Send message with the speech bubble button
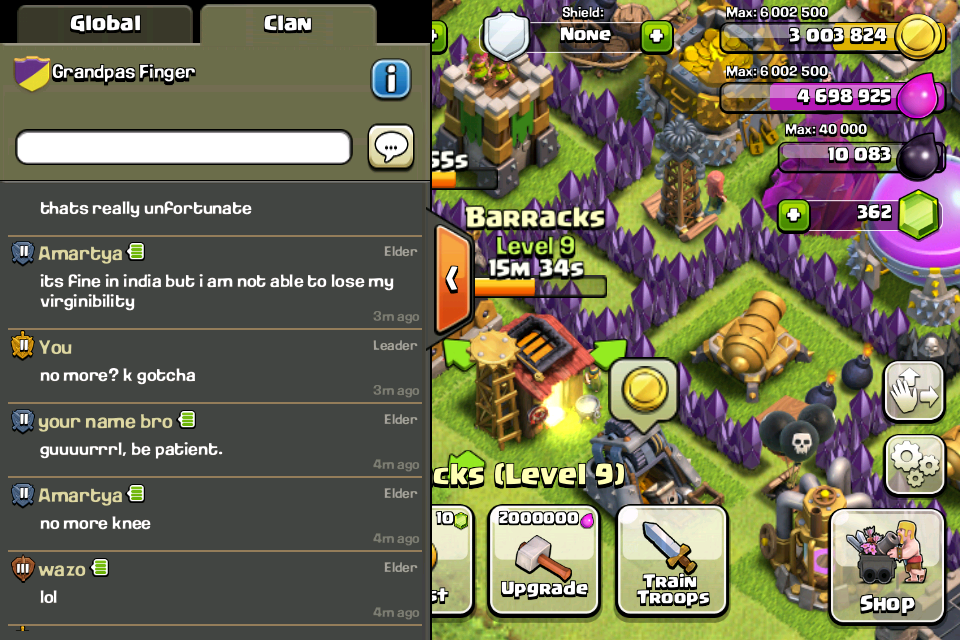960x640 pixels. (x=391, y=148)
